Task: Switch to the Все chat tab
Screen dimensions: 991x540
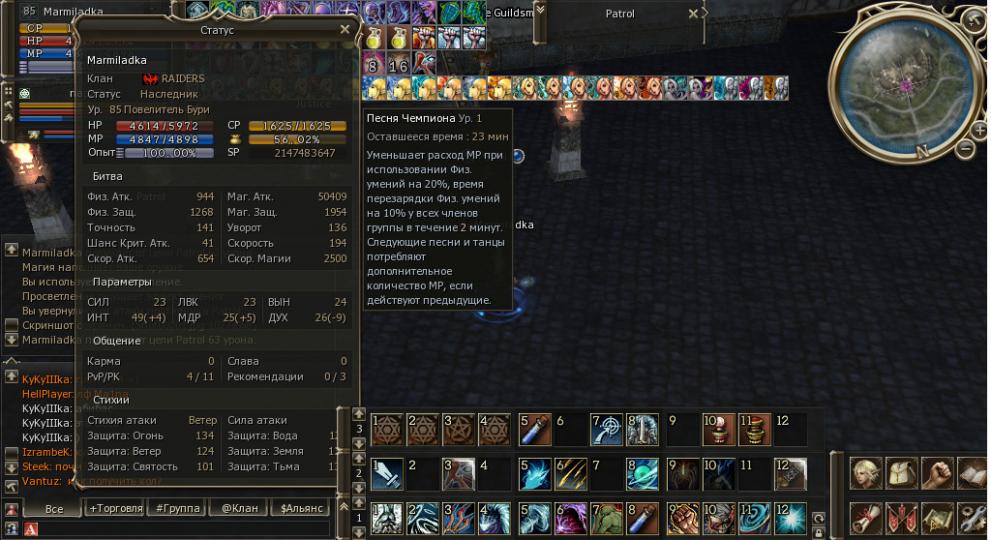Action: click(x=54, y=509)
